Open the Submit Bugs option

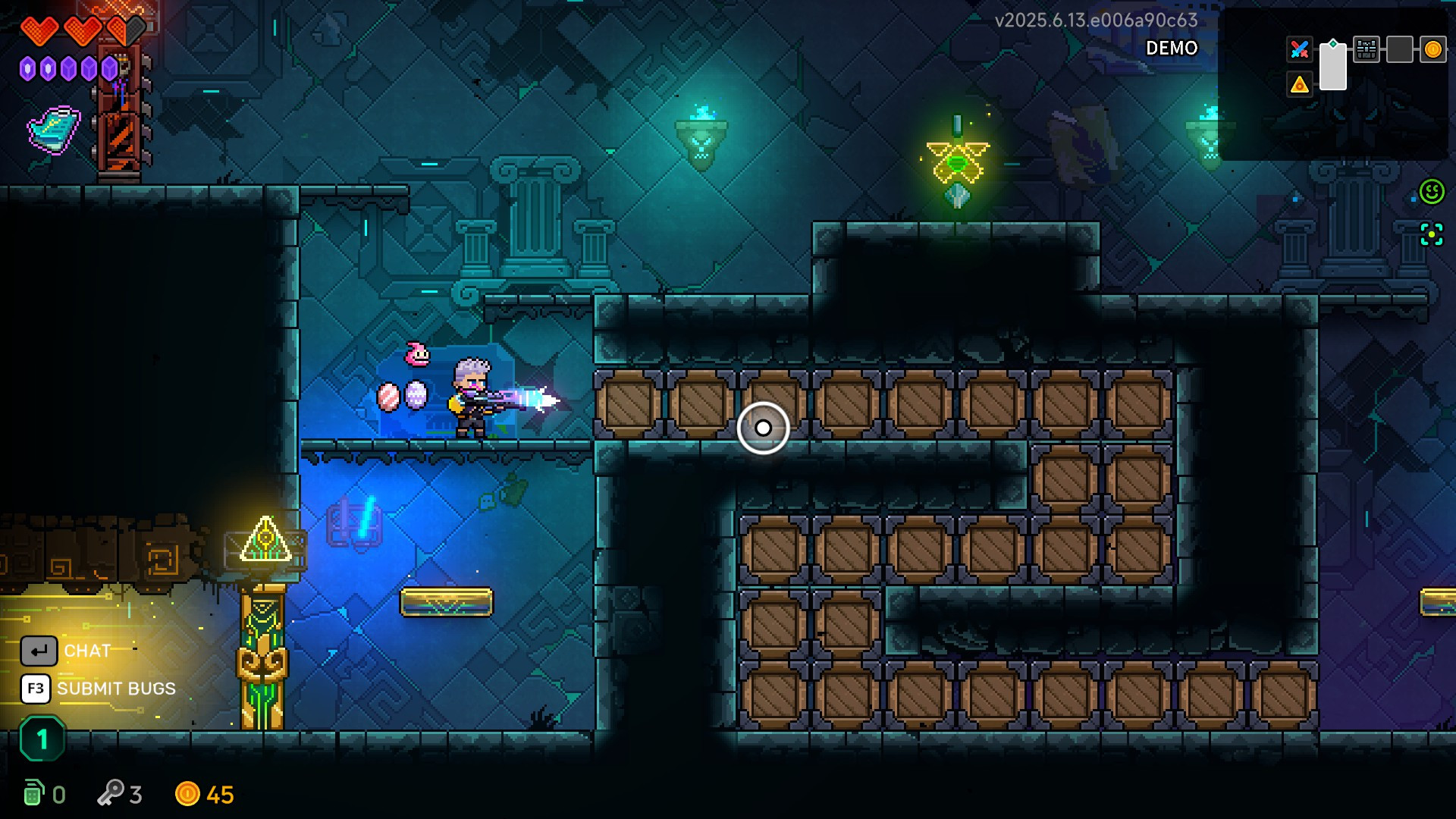[116, 689]
